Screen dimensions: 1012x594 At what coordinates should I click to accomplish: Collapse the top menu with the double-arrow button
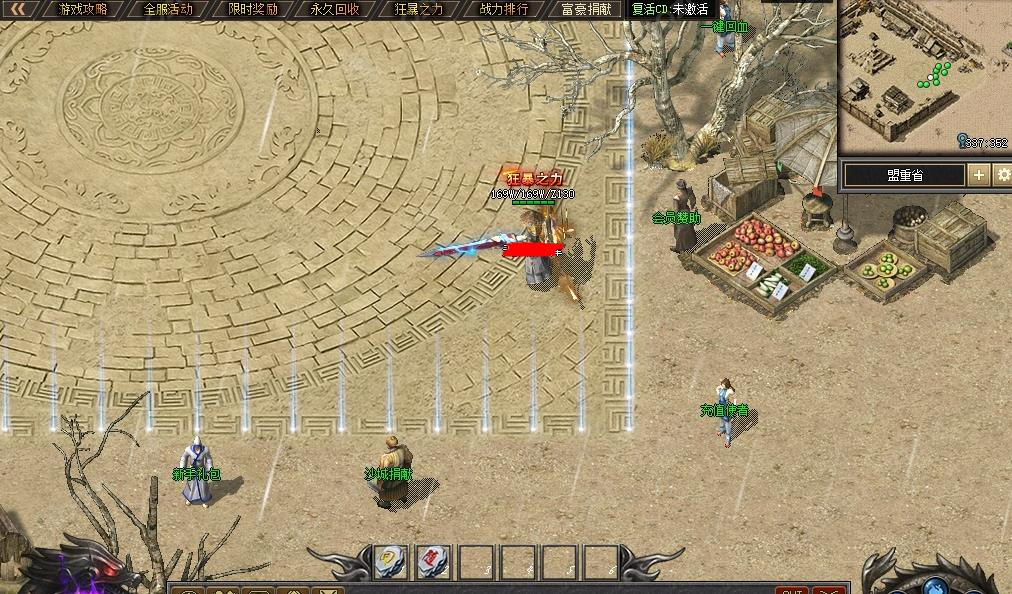point(18,9)
